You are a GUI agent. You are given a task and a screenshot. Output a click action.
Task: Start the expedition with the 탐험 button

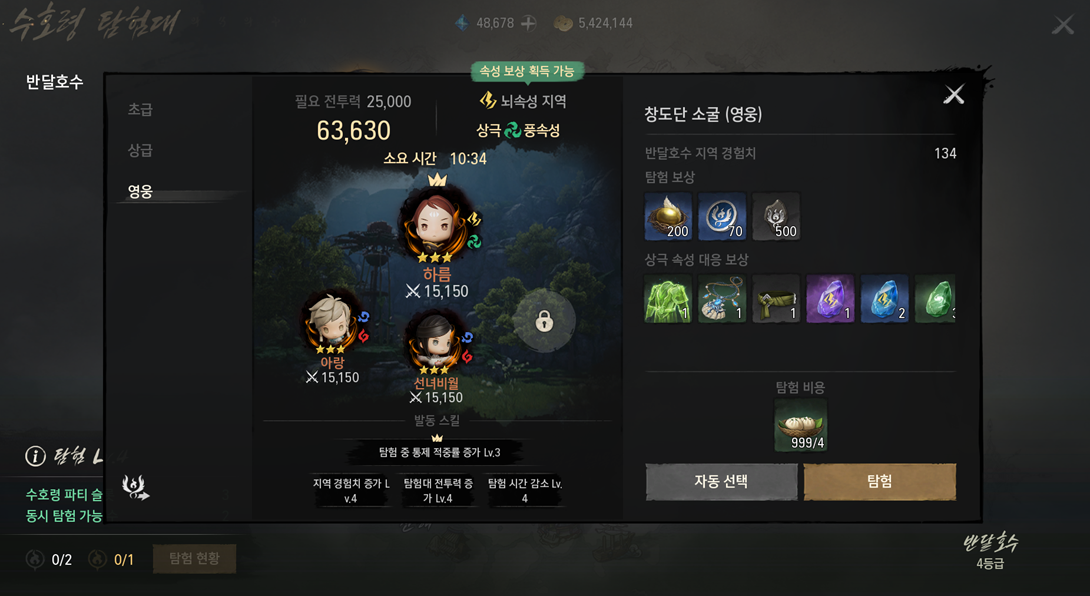click(x=880, y=481)
